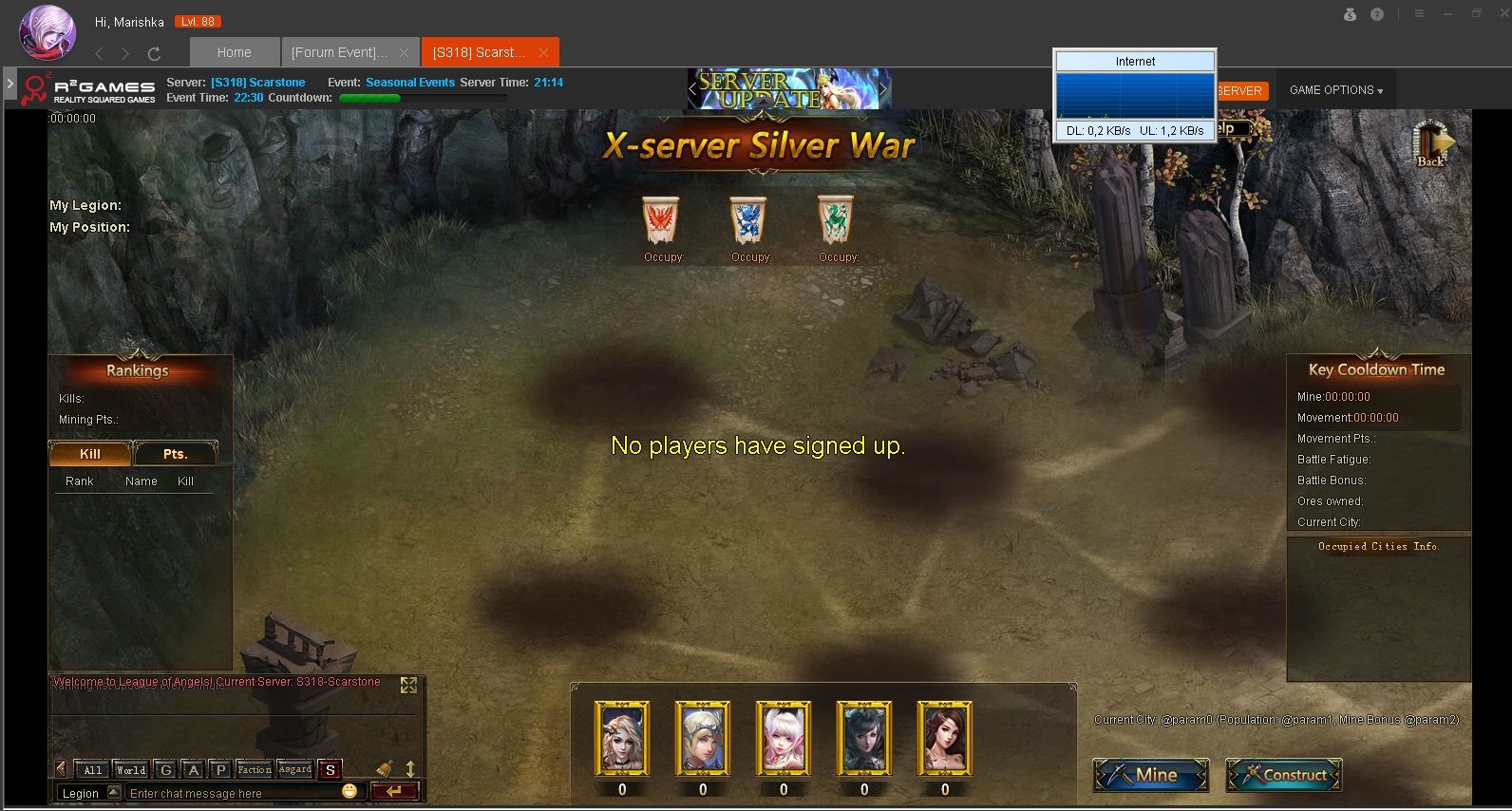Click the Construct button

[1284, 775]
